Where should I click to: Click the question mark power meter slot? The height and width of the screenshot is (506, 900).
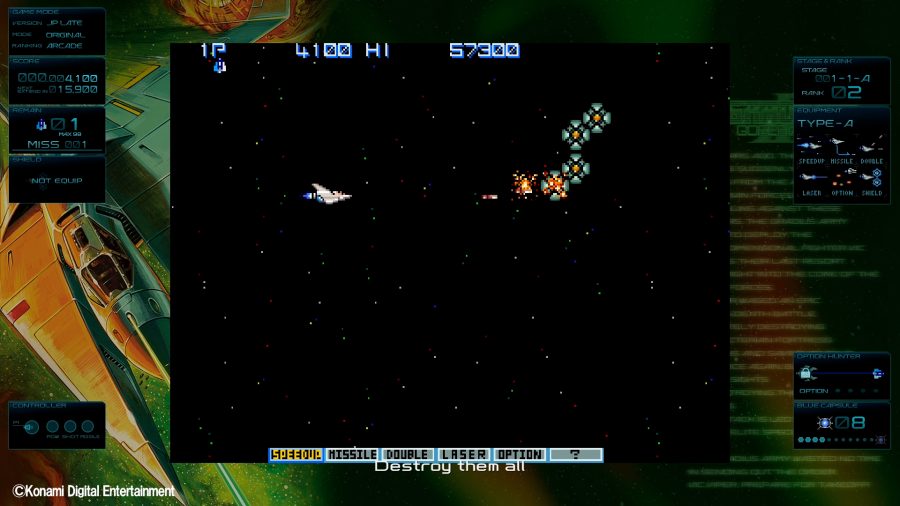coord(576,454)
